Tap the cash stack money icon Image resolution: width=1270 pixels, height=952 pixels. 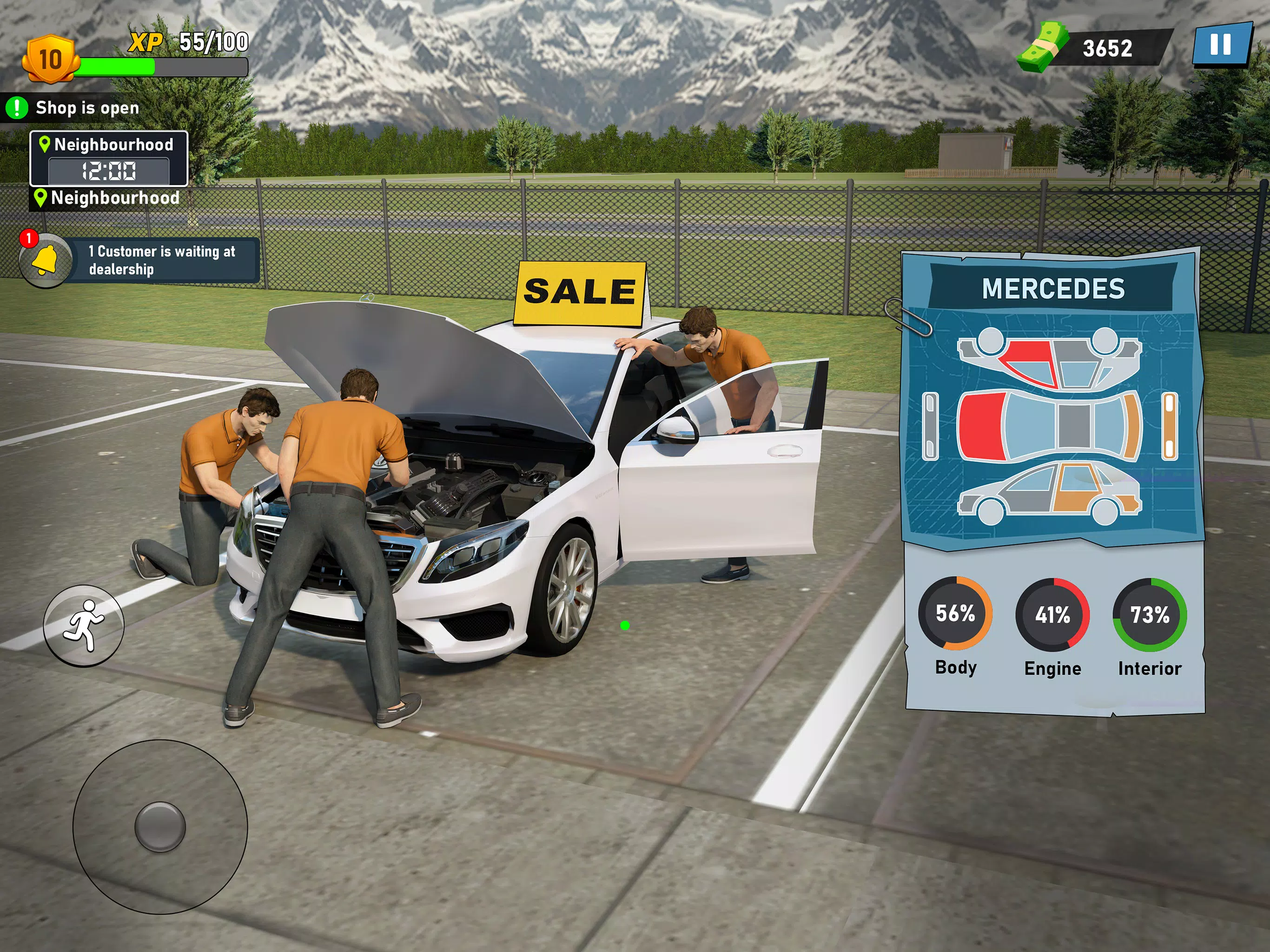[x=1043, y=47]
